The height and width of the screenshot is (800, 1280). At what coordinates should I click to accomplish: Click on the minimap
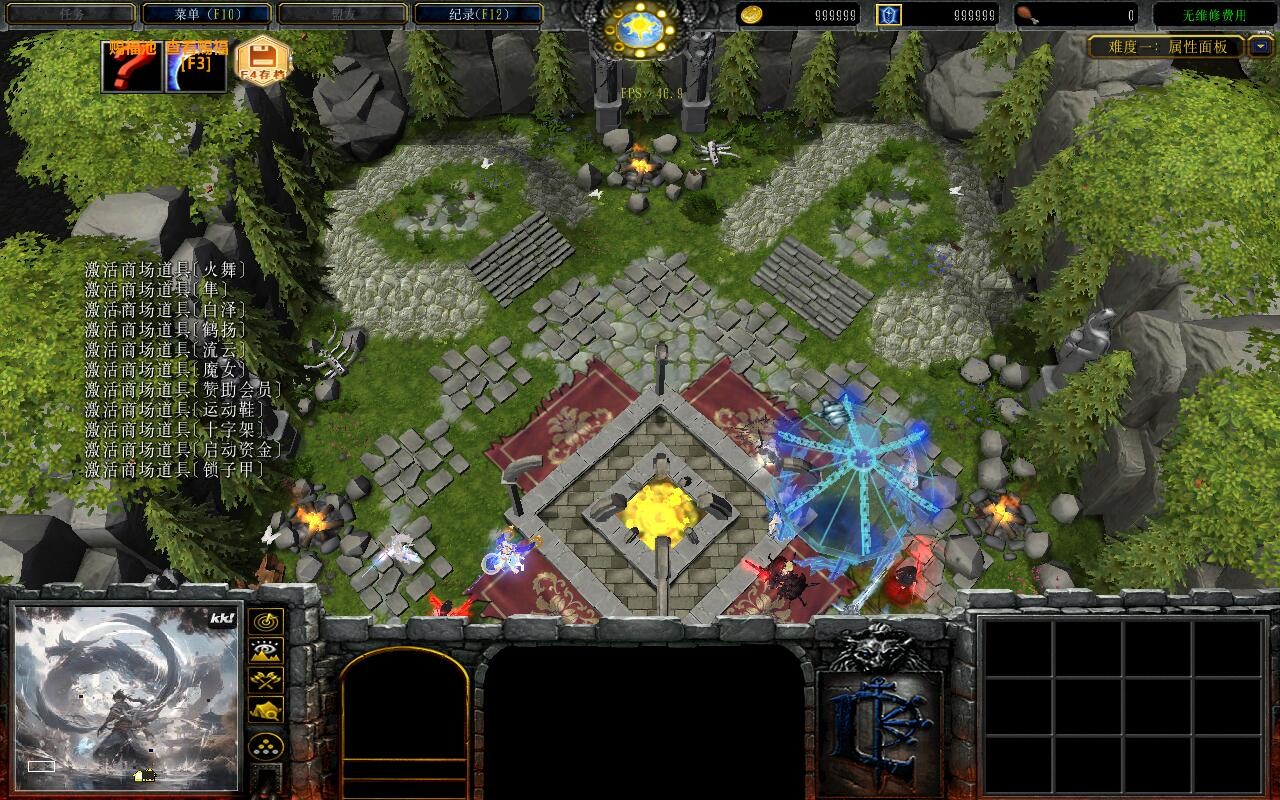126,696
